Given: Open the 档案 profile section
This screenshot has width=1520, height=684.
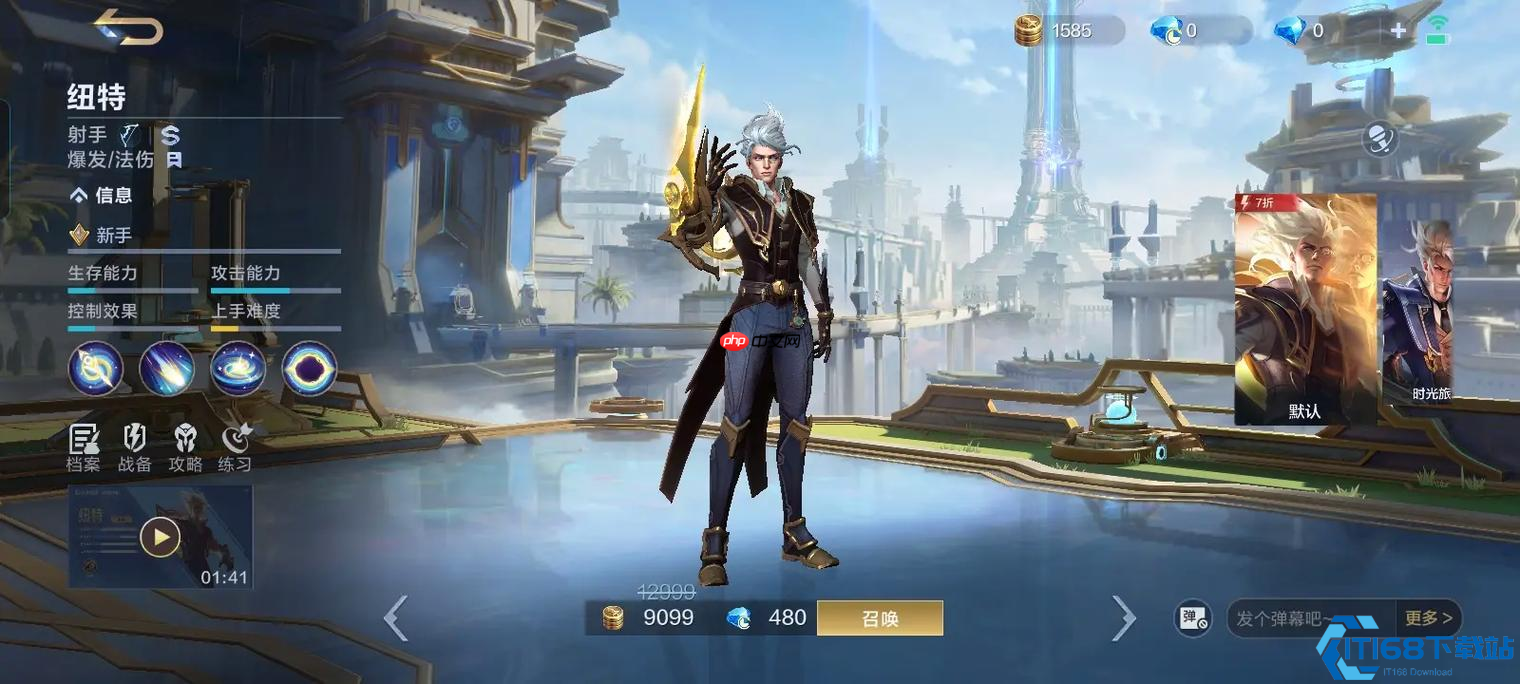Looking at the screenshot, I should (x=84, y=447).
